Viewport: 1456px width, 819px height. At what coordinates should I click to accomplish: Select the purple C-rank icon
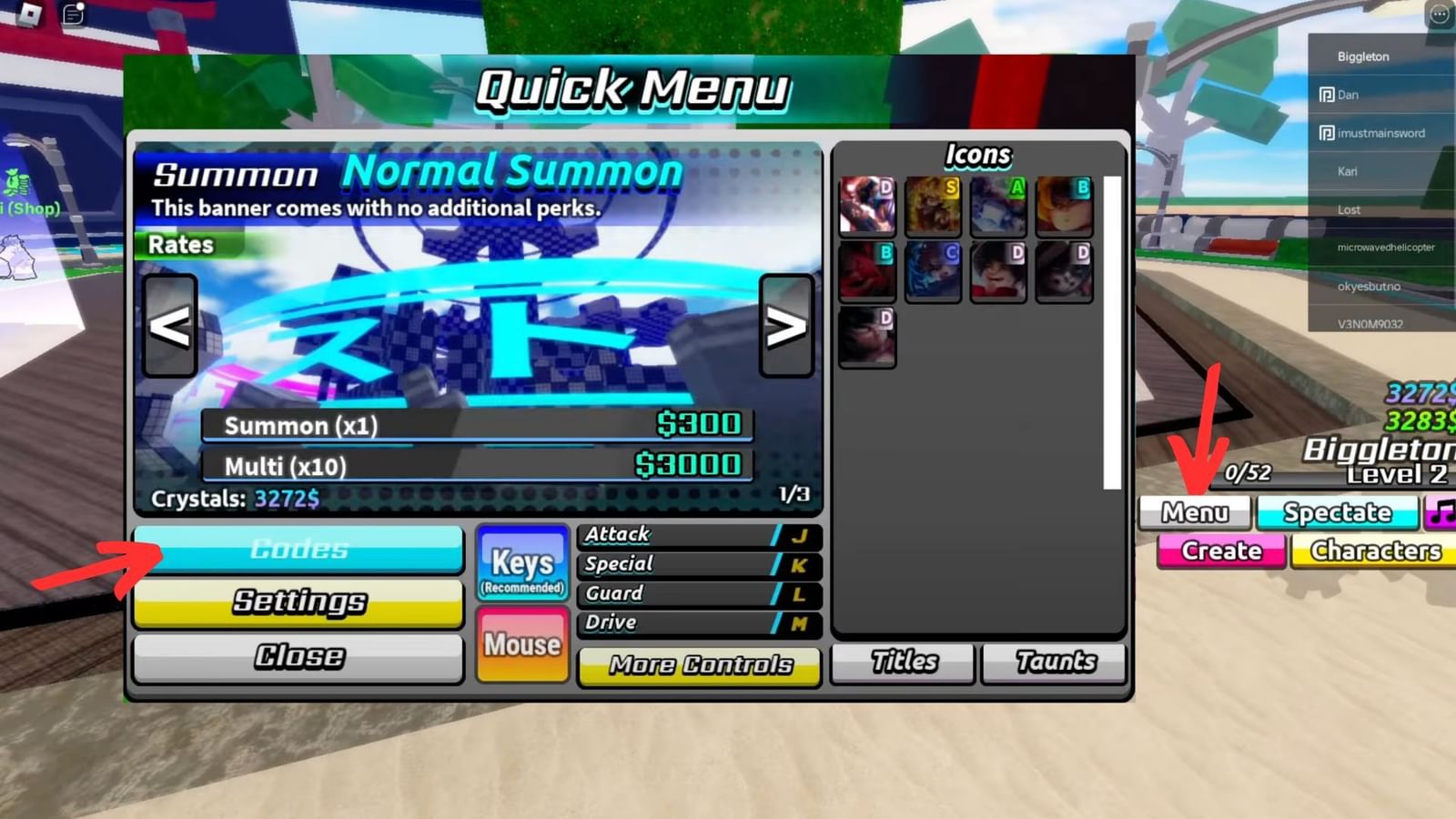point(933,270)
